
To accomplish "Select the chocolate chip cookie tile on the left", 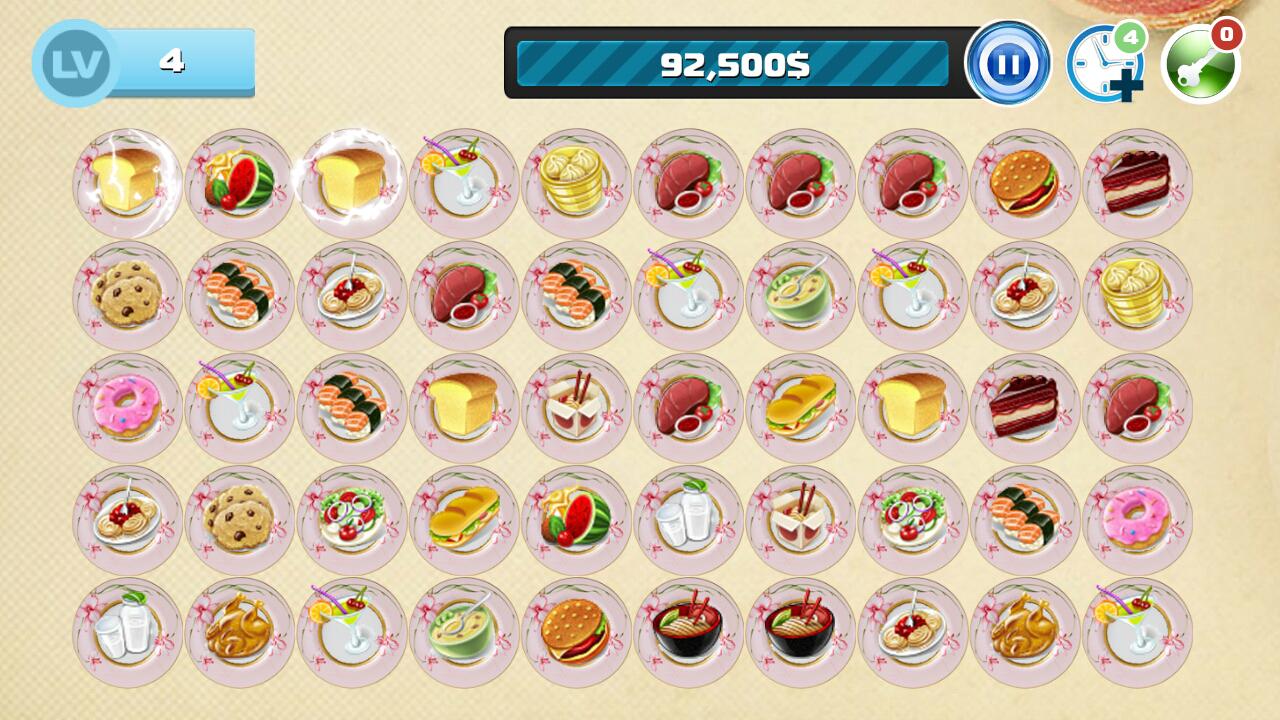I will pyautogui.click(x=125, y=296).
